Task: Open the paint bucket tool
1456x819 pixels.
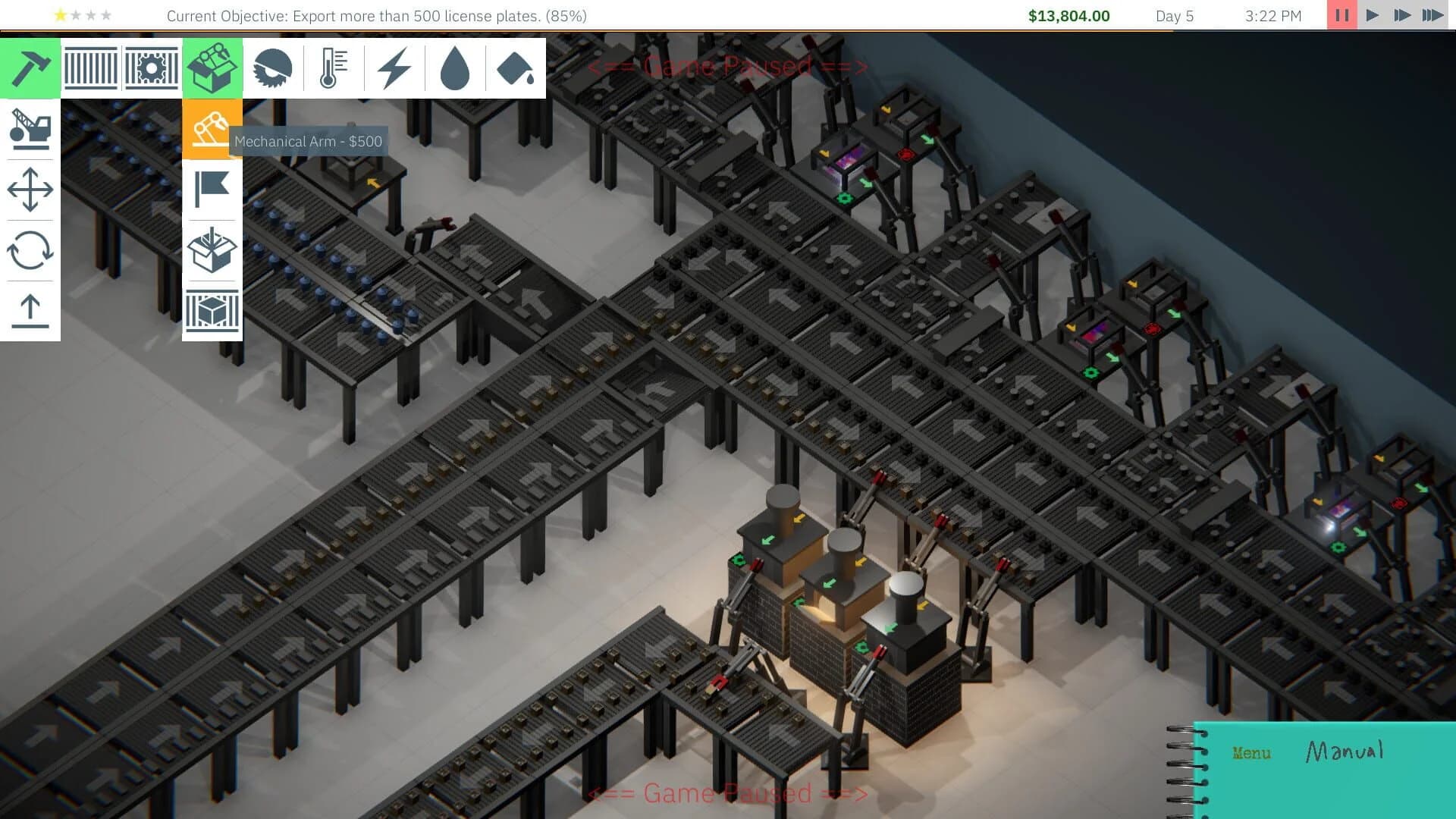Action: click(x=516, y=68)
